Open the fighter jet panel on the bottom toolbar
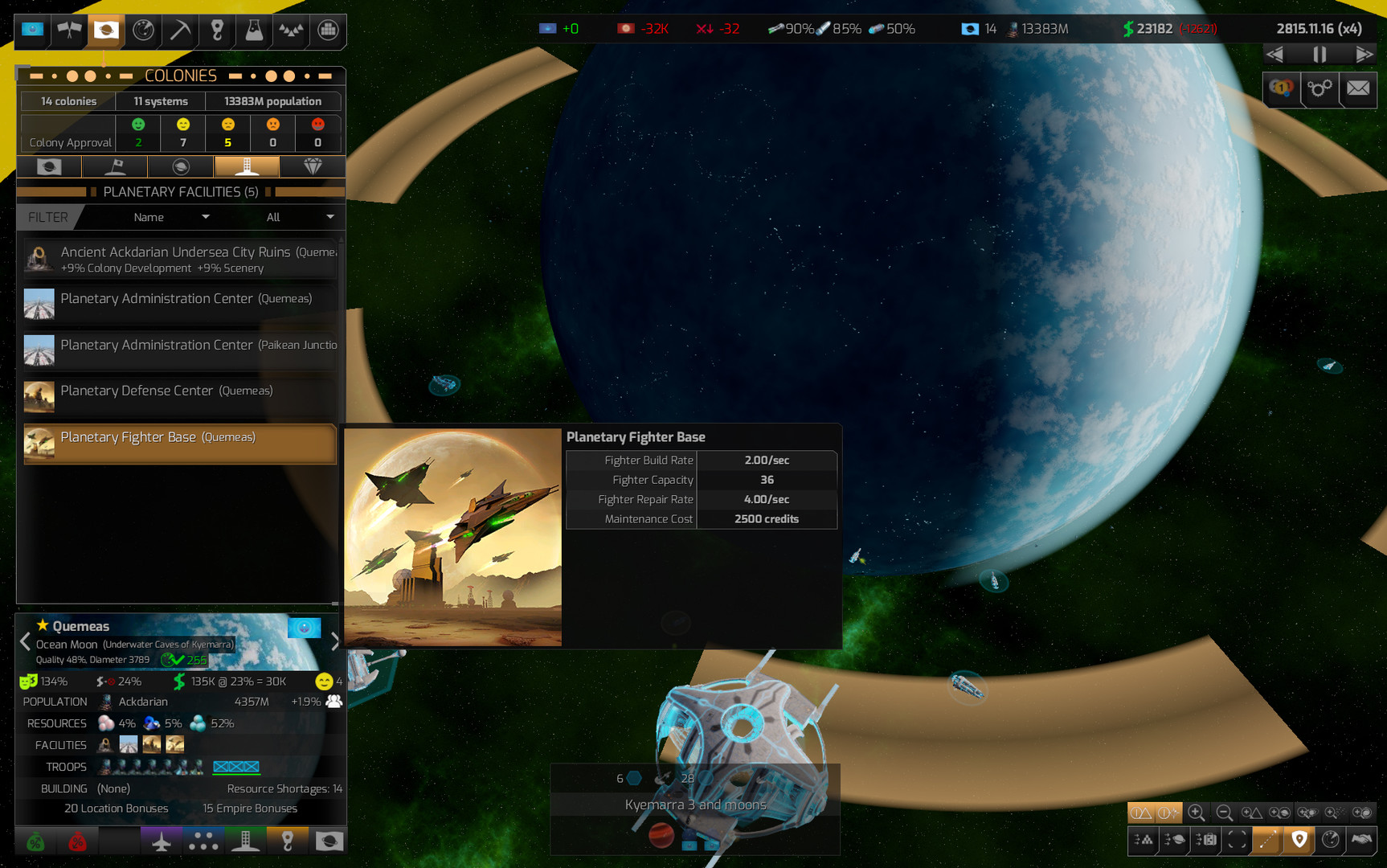The width and height of the screenshot is (1387, 868). [x=161, y=841]
